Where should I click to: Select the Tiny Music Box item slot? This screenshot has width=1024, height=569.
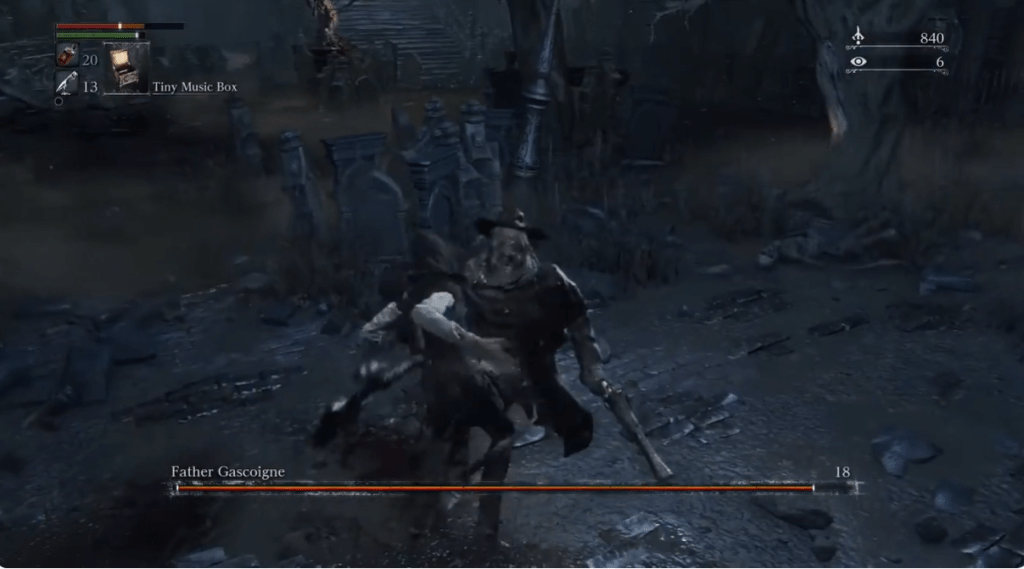(x=127, y=68)
